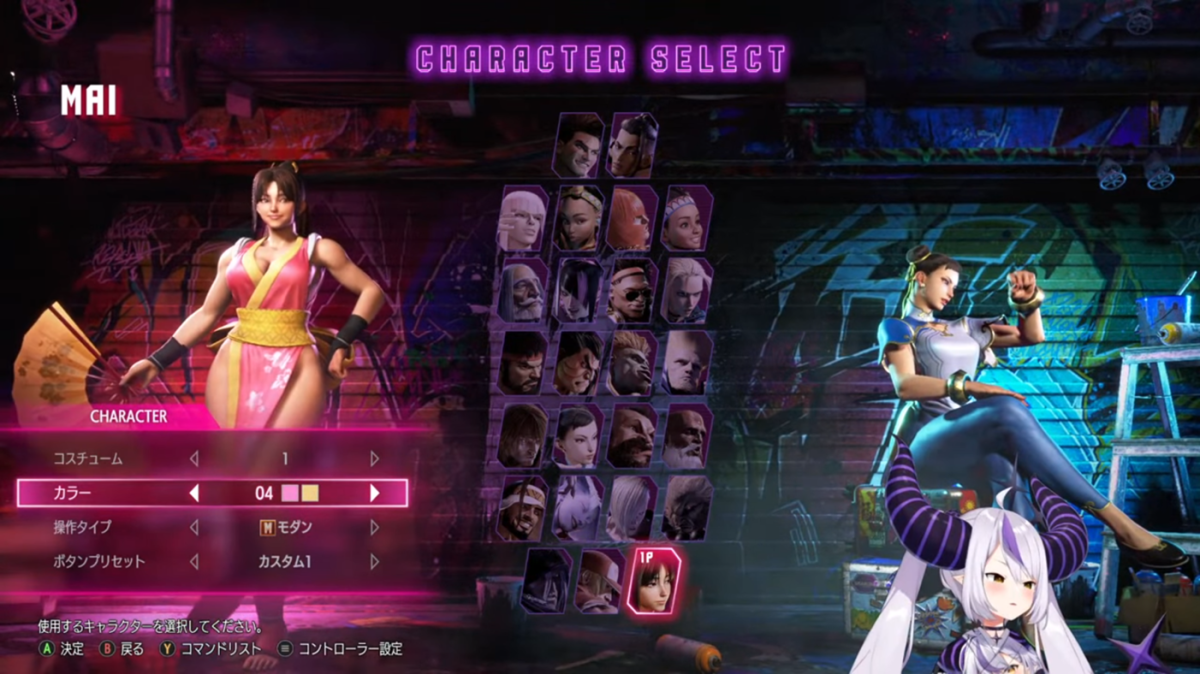
Task: Advance カラー with its right arrow
Action: tap(375, 493)
